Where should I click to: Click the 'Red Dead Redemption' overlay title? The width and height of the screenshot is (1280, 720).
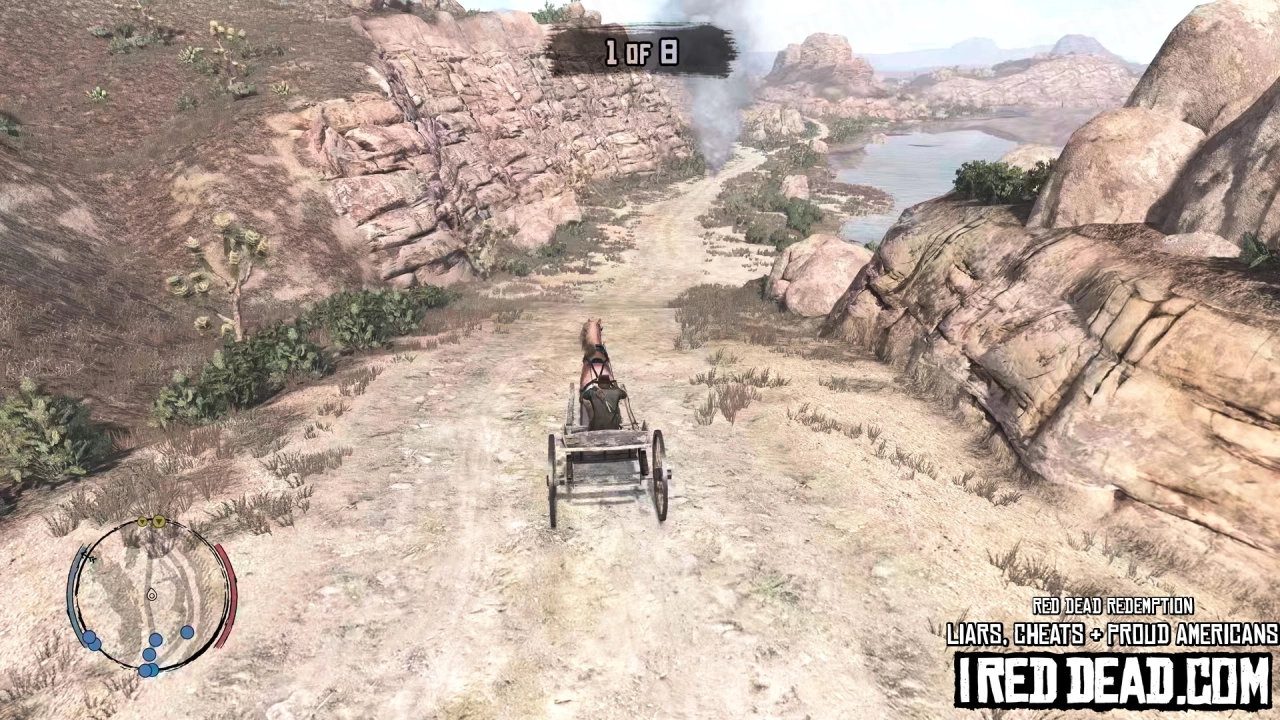(1112, 607)
